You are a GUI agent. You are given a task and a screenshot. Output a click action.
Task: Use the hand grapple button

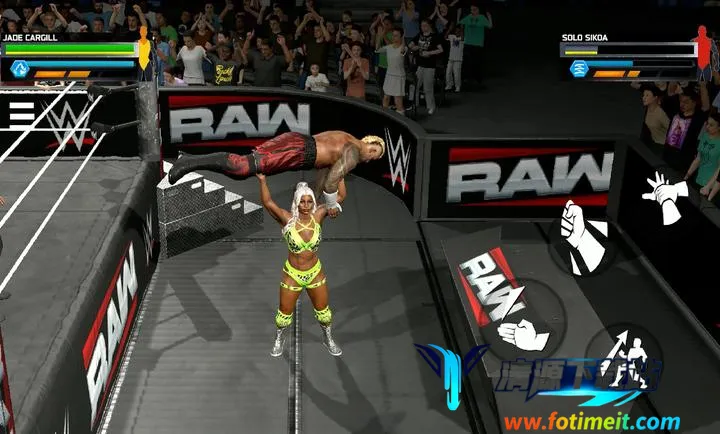tap(522, 332)
